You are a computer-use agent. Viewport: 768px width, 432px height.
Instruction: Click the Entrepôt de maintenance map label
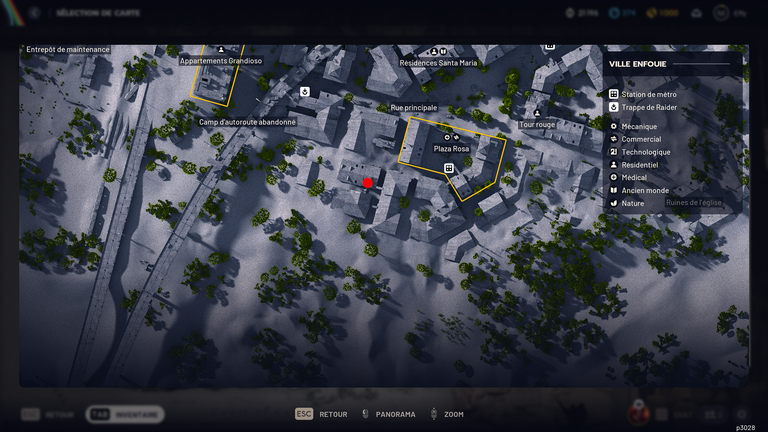click(68, 49)
